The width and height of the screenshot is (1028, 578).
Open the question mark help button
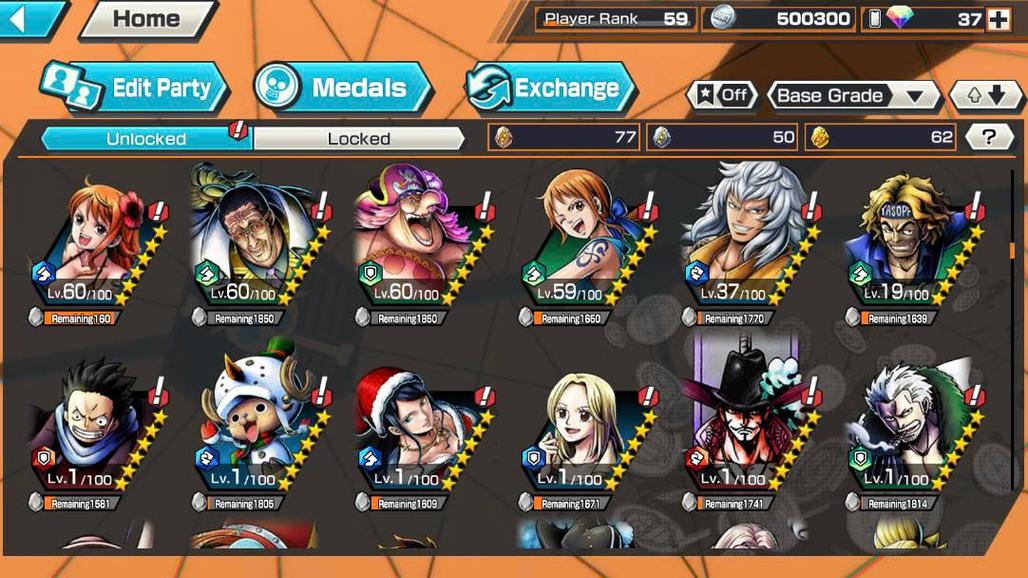click(988, 138)
